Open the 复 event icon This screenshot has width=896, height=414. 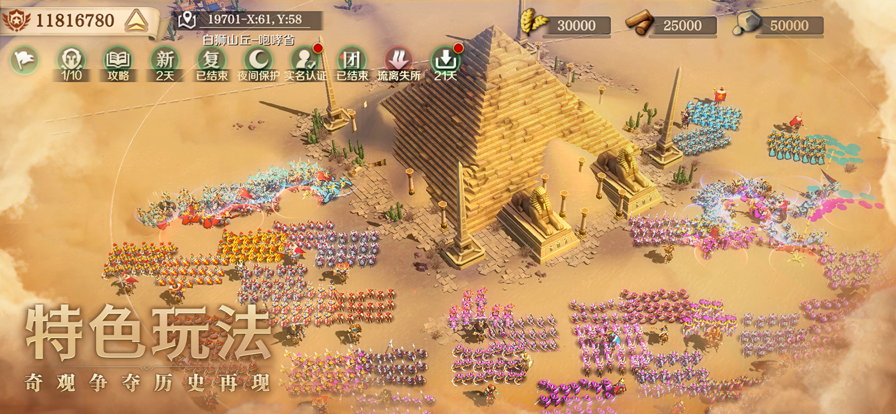[211, 61]
